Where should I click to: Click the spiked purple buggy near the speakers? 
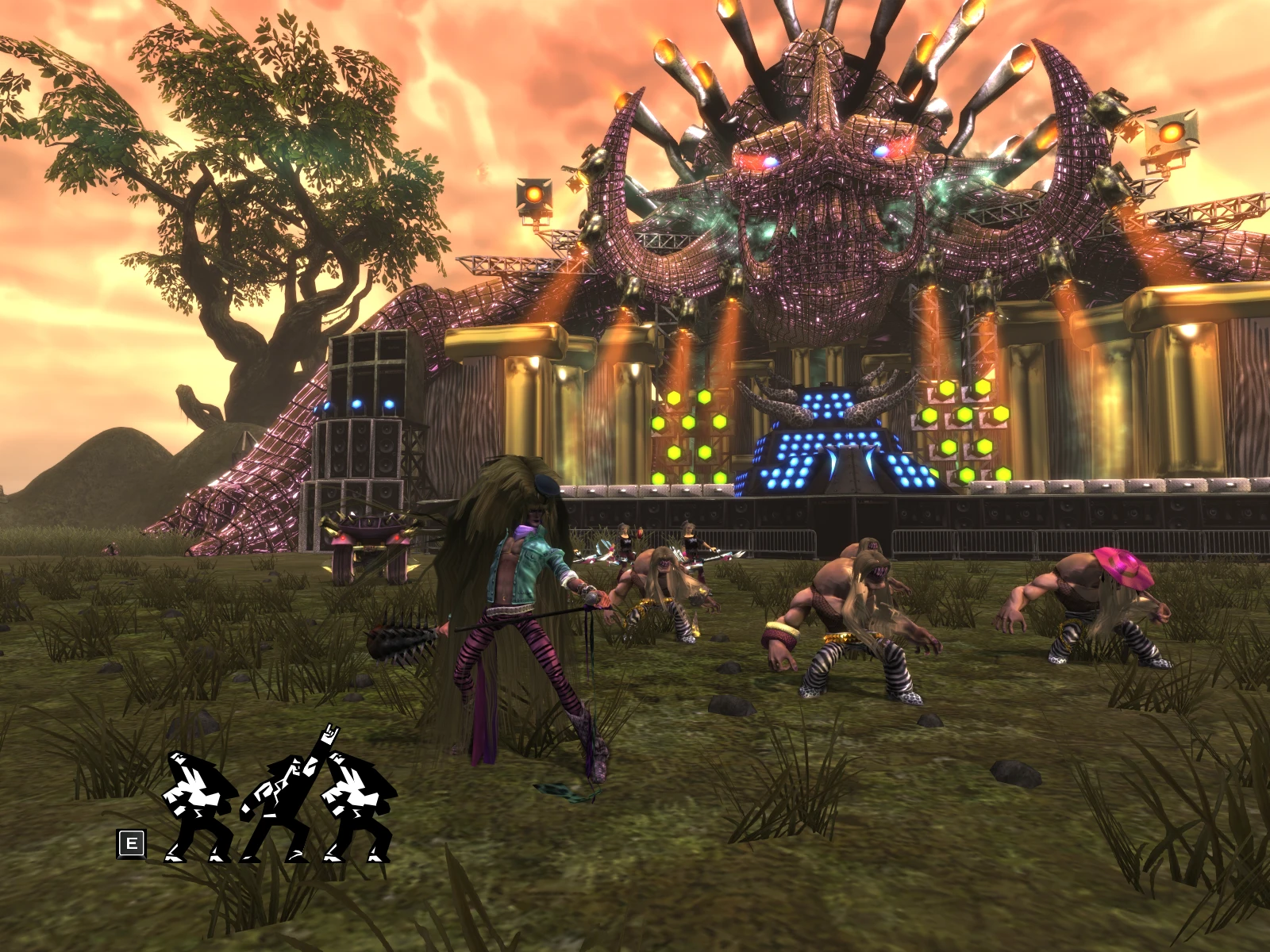coord(369,539)
